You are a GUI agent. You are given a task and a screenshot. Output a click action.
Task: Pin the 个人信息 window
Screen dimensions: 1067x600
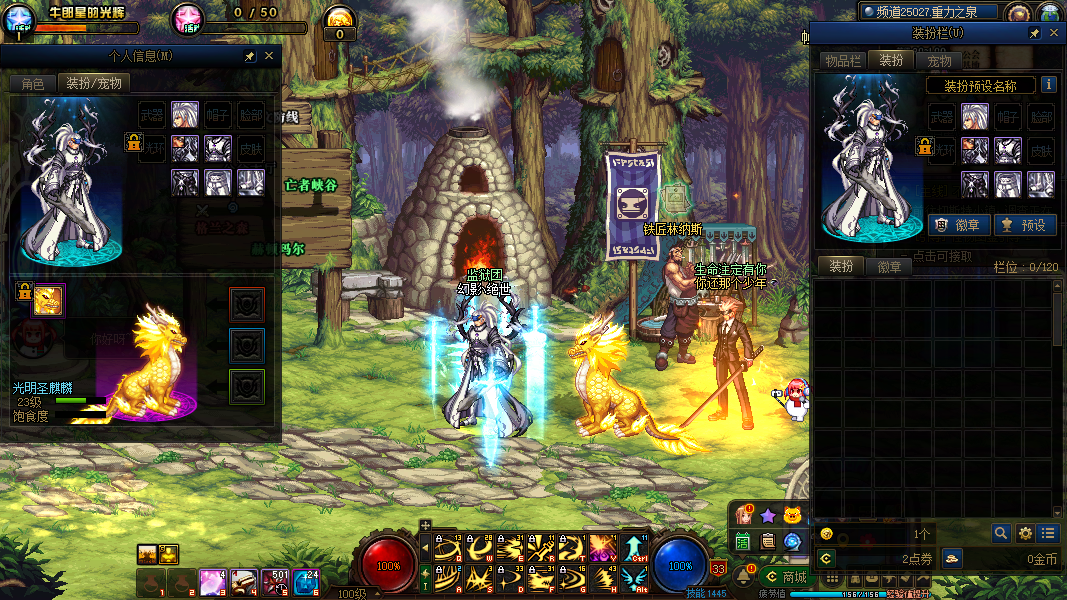[249, 56]
